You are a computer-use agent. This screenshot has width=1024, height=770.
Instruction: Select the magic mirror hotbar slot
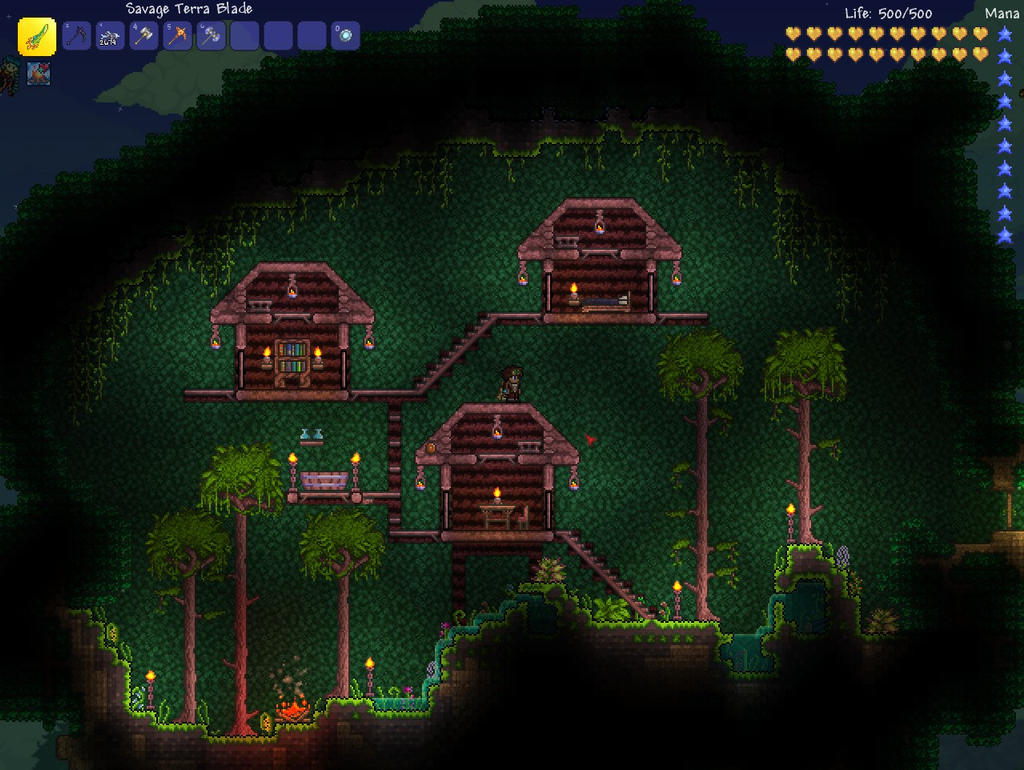[x=345, y=36]
